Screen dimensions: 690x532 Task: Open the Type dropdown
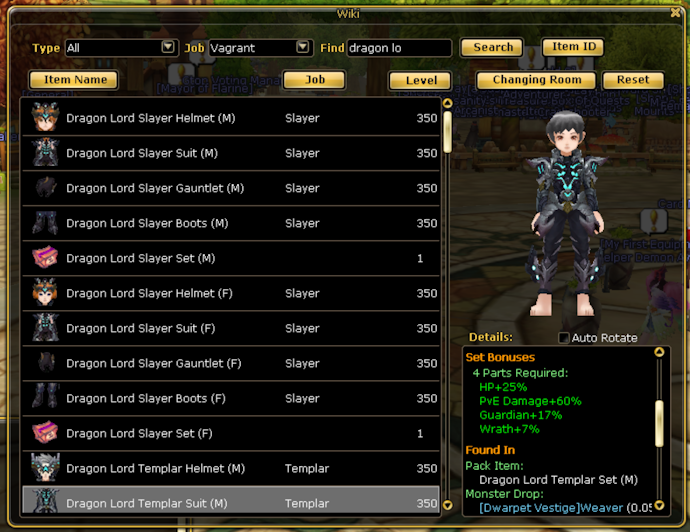[168, 47]
